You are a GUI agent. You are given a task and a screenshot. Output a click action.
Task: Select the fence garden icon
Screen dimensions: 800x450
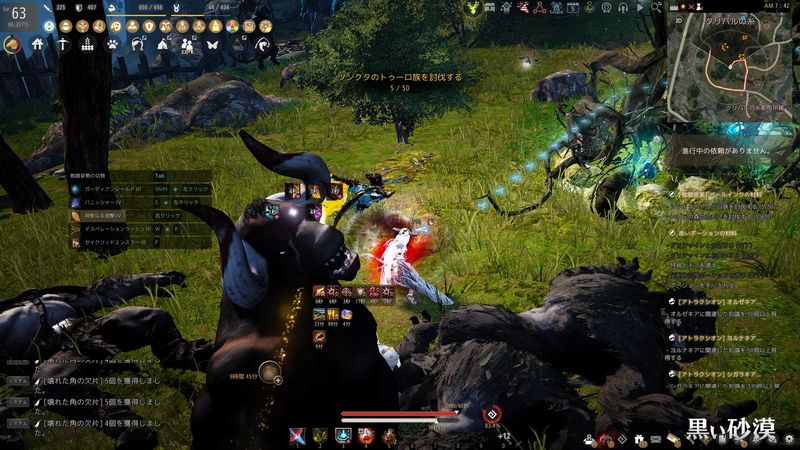(87, 45)
